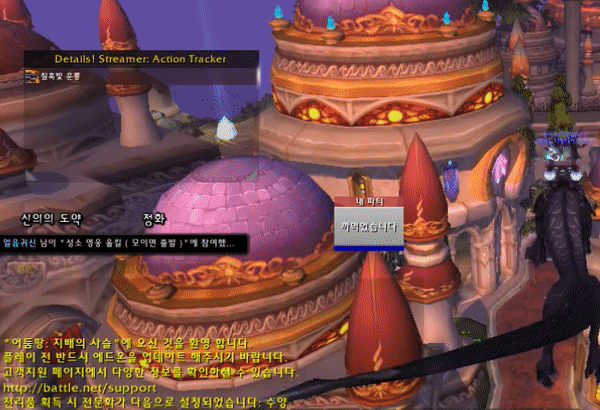The width and height of the screenshot is (600, 410).
Task: Click the Details! Streamer: Action Tracker title bar
Action: (x=141, y=59)
